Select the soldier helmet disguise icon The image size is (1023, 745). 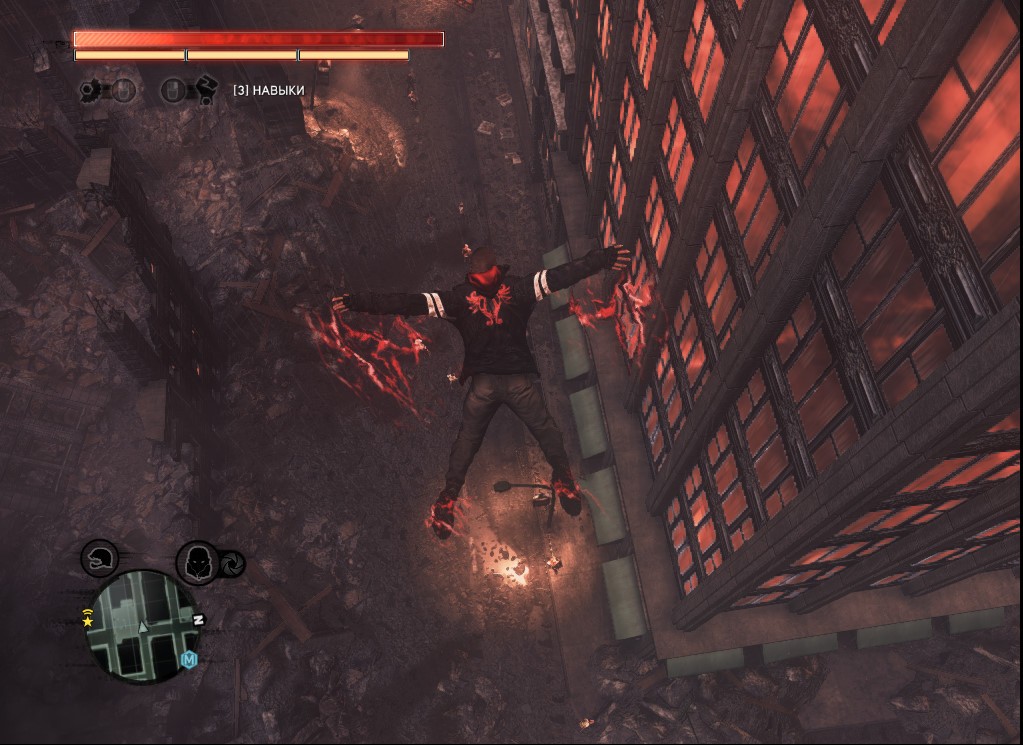click(99, 557)
